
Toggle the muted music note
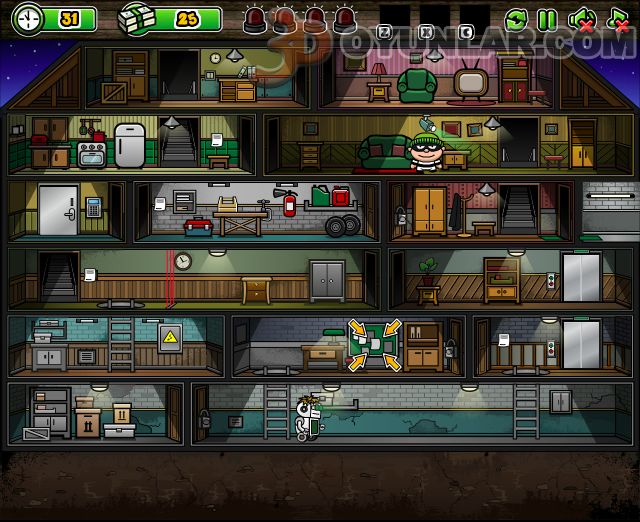(616, 19)
